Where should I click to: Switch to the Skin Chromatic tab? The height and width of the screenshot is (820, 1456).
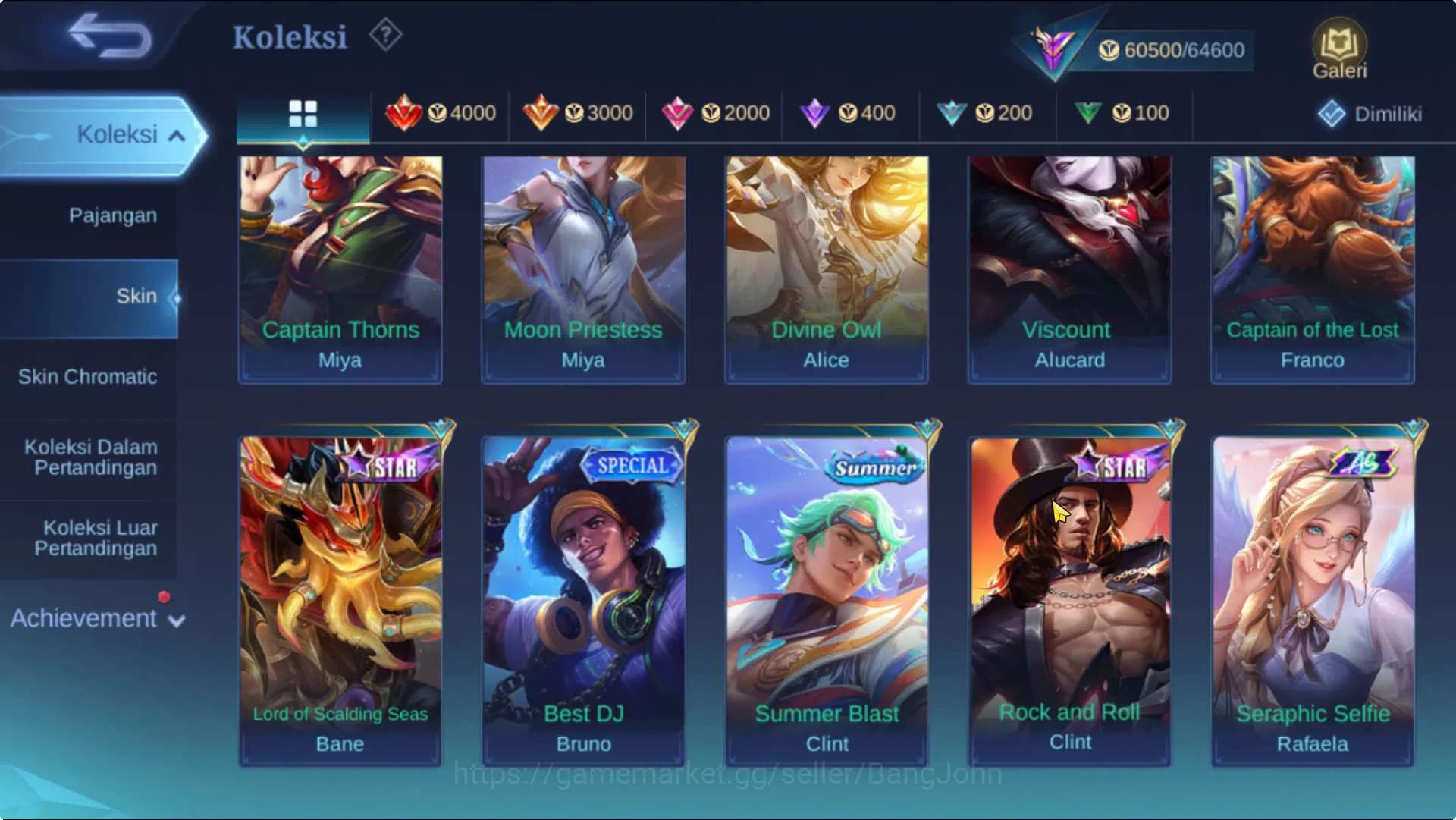coord(87,376)
